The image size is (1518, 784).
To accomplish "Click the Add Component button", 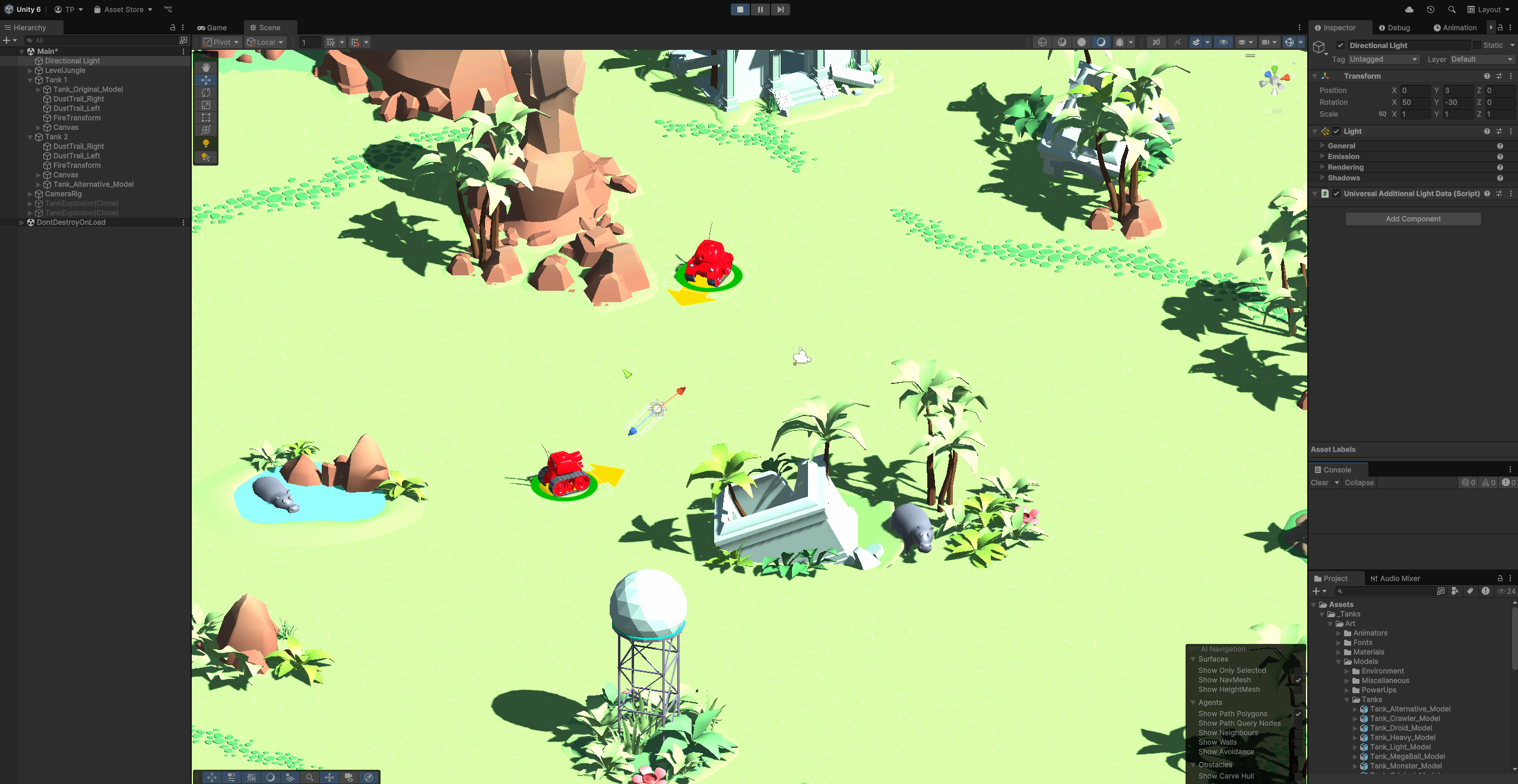I will tap(1413, 218).
